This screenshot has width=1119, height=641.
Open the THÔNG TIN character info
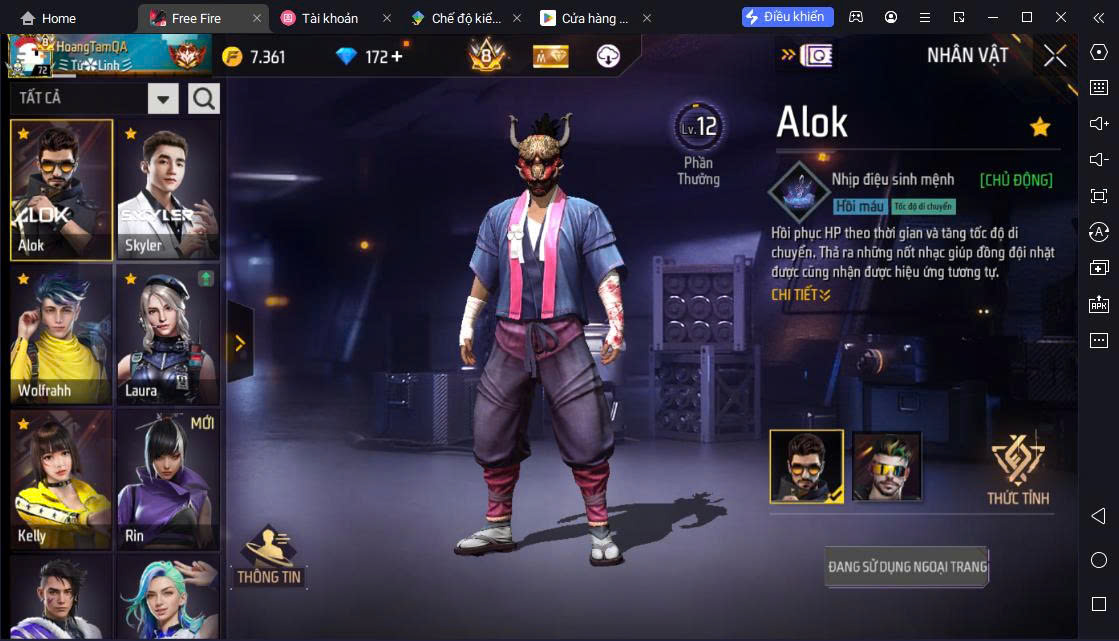click(268, 556)
